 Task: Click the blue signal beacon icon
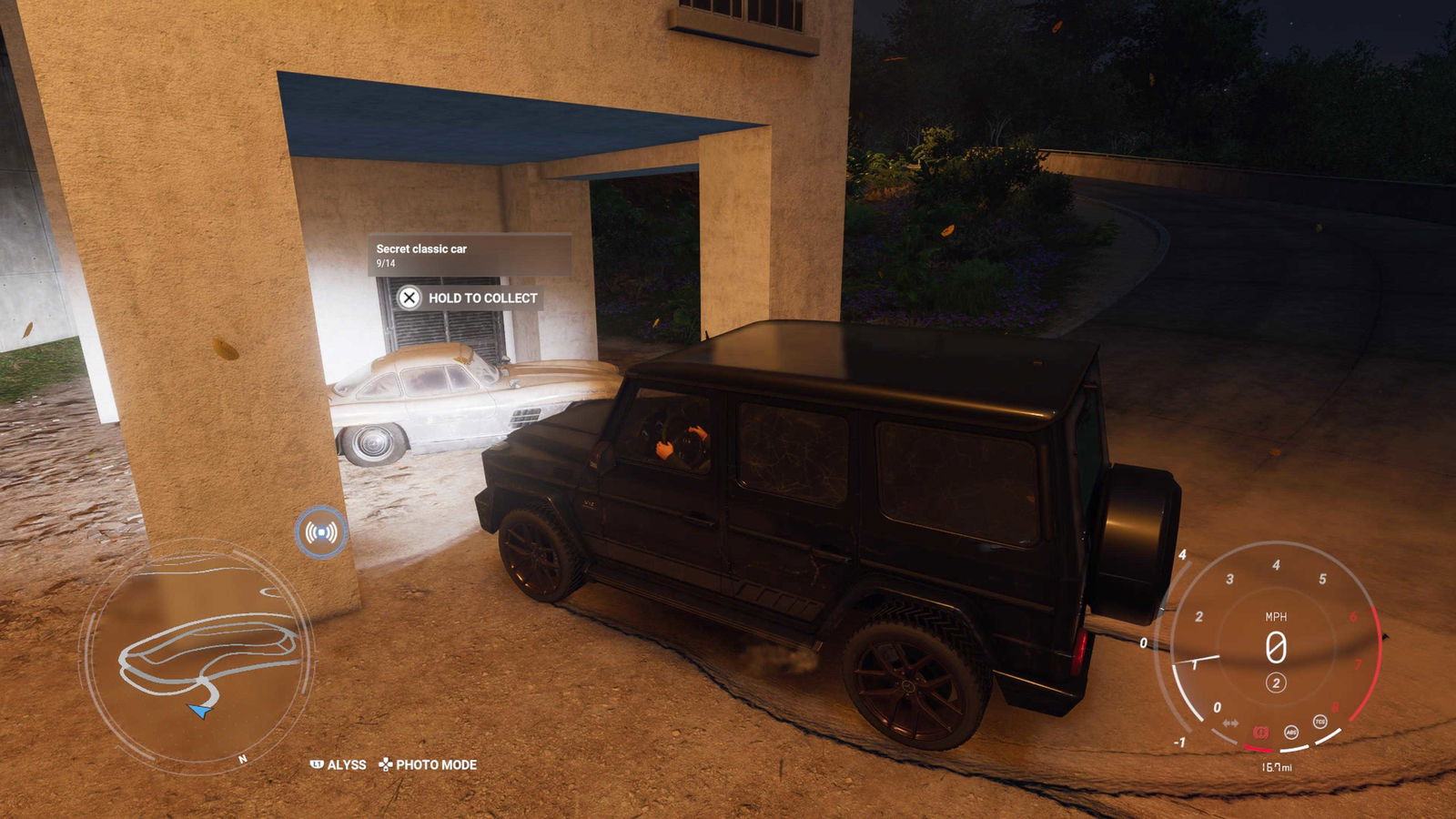tap(321, 532)
